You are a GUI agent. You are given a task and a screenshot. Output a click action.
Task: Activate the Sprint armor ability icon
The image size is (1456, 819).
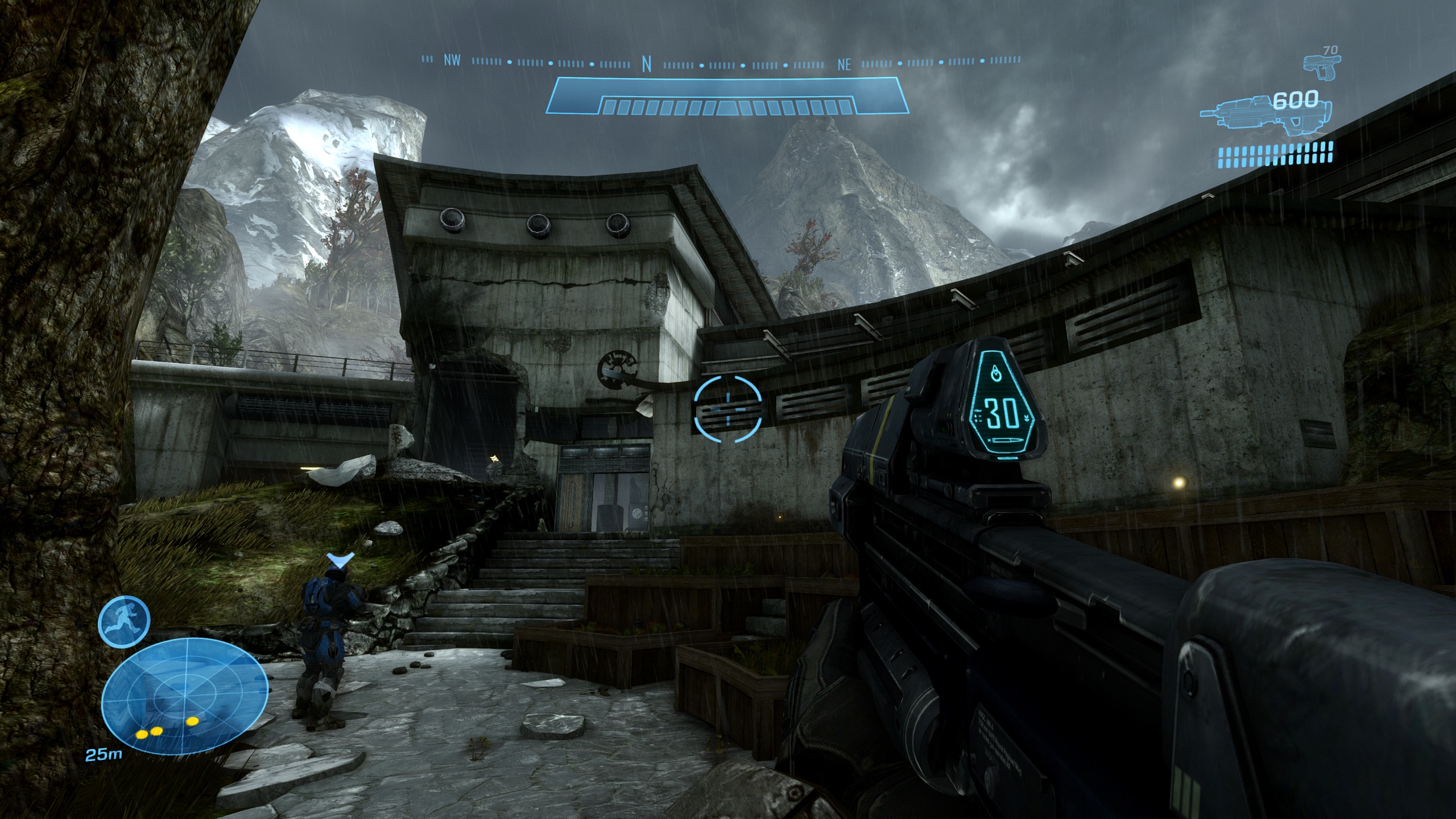tap(124, 619)
